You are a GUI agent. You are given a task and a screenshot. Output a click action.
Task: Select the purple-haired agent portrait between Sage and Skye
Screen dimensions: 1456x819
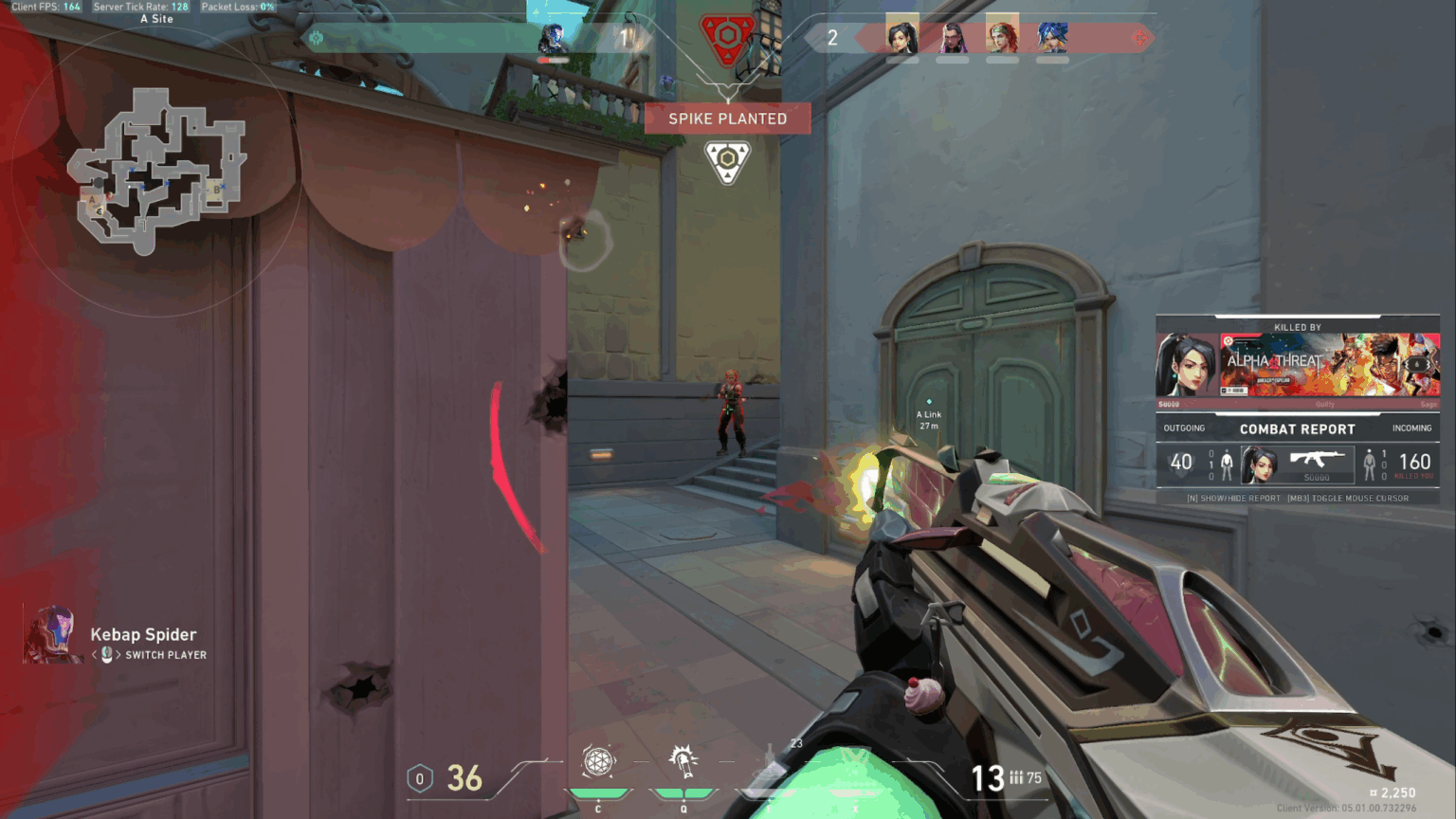[952, 37]
